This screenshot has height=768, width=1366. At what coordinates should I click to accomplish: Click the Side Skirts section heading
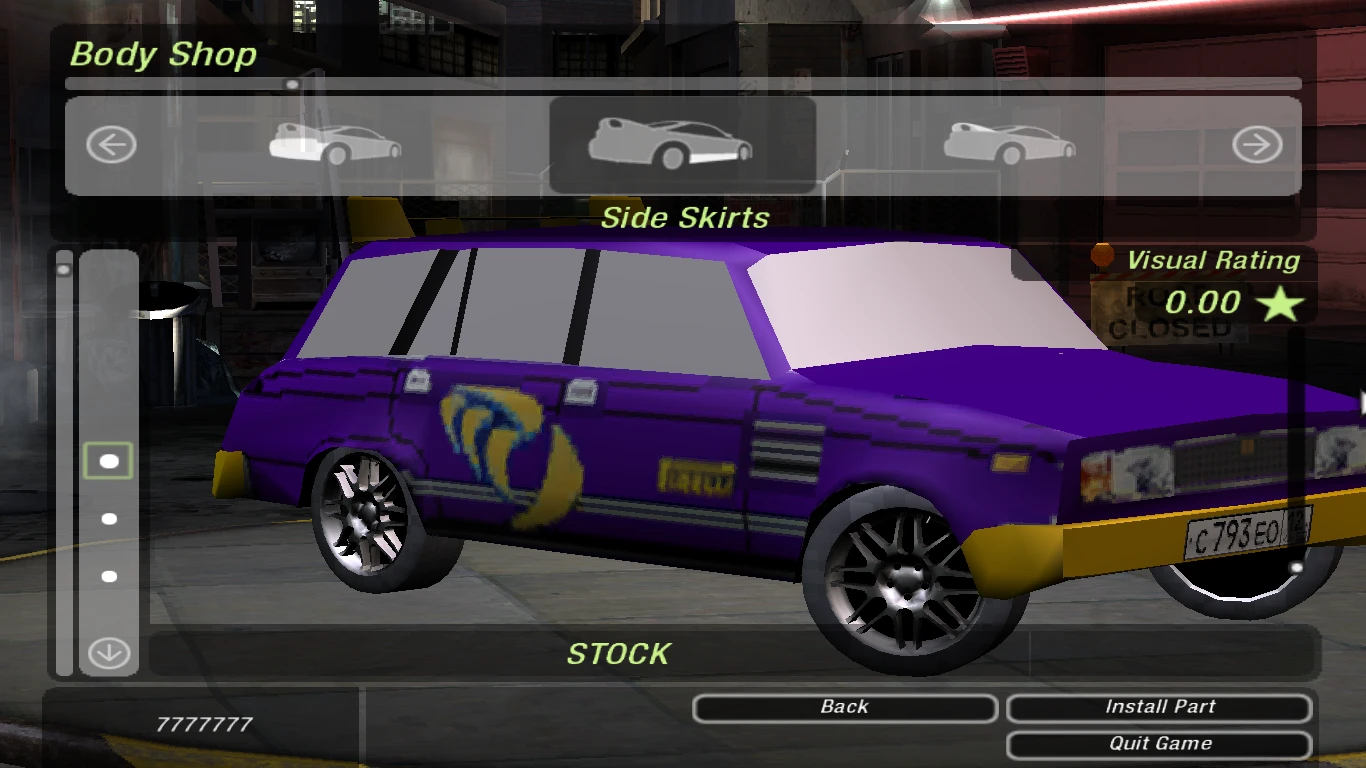pos(685,218)
